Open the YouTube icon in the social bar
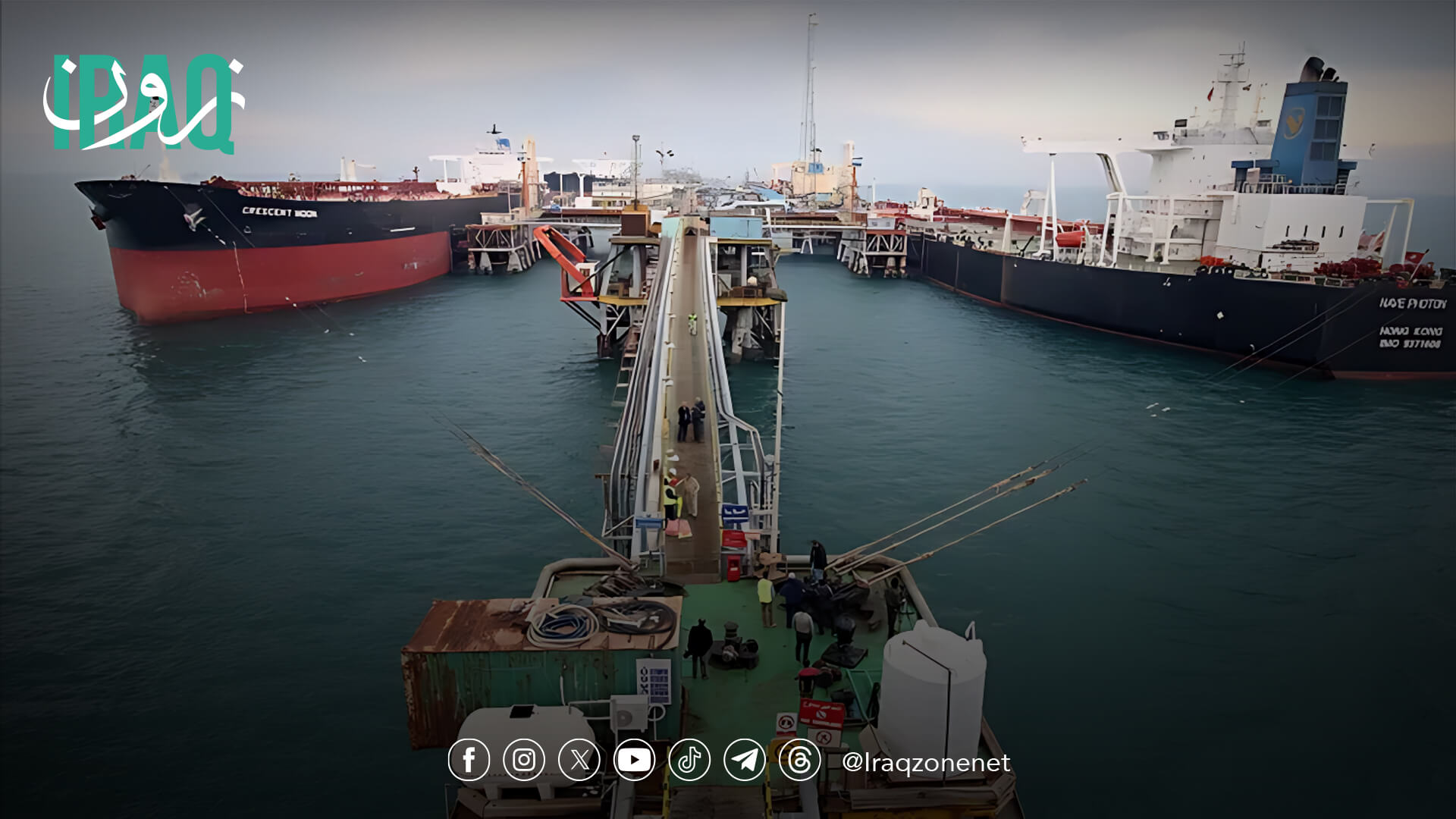 pyautogui.click(x=634, y=760)
